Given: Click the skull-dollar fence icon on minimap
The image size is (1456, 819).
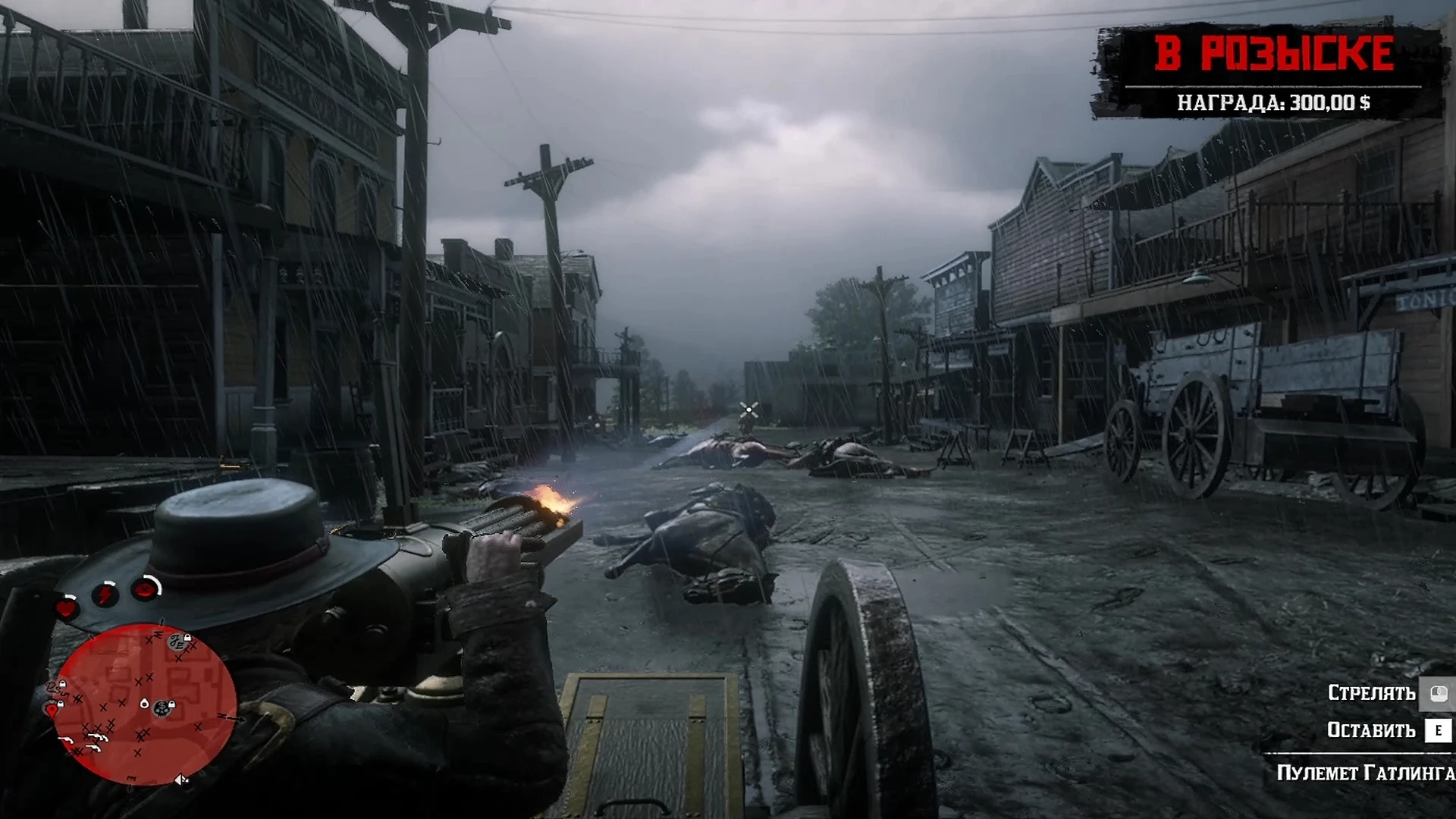Looking at the screenshot, I should tap(161, 708).
